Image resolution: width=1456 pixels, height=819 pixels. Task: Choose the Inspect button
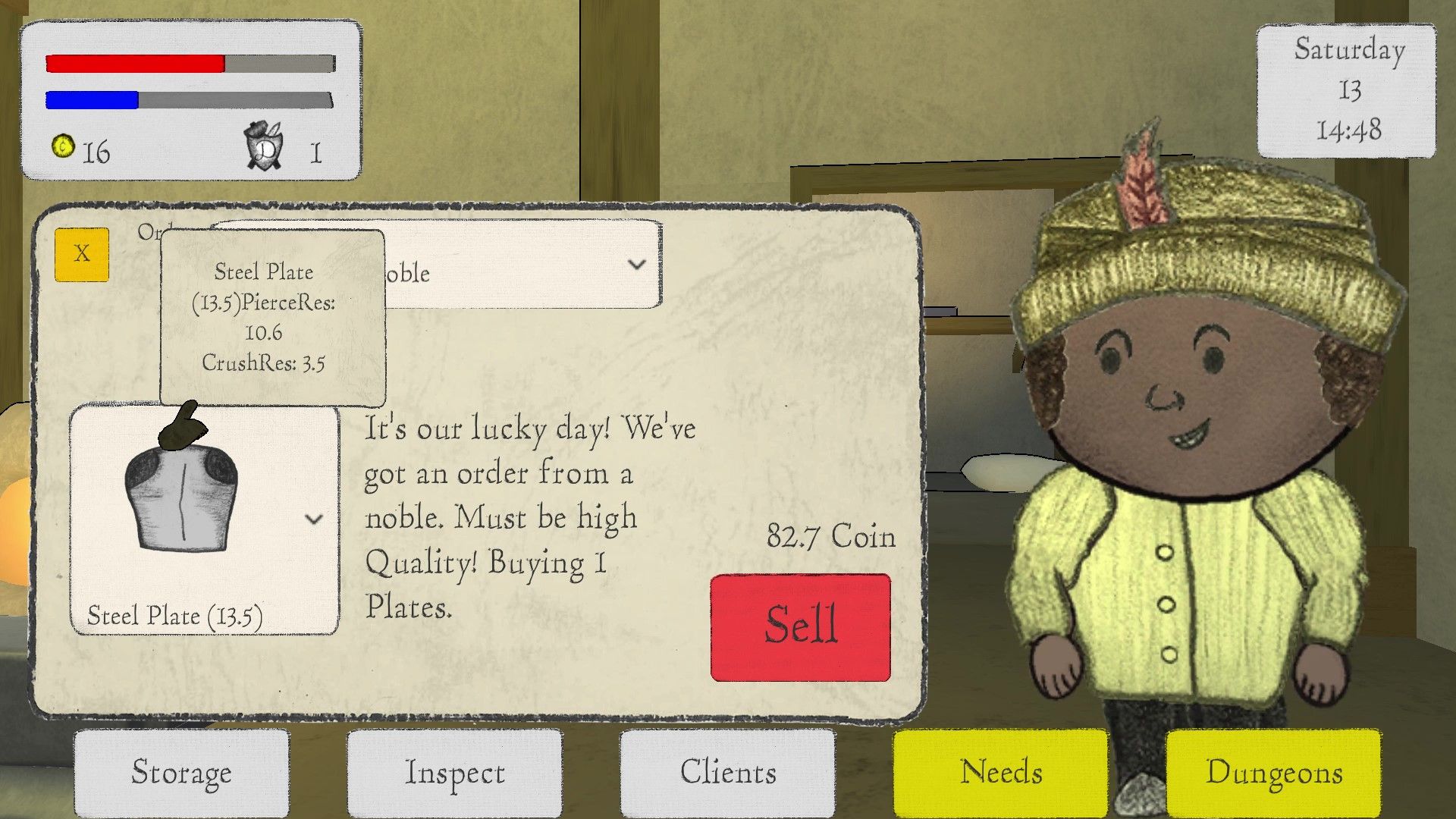pos(454,772)
